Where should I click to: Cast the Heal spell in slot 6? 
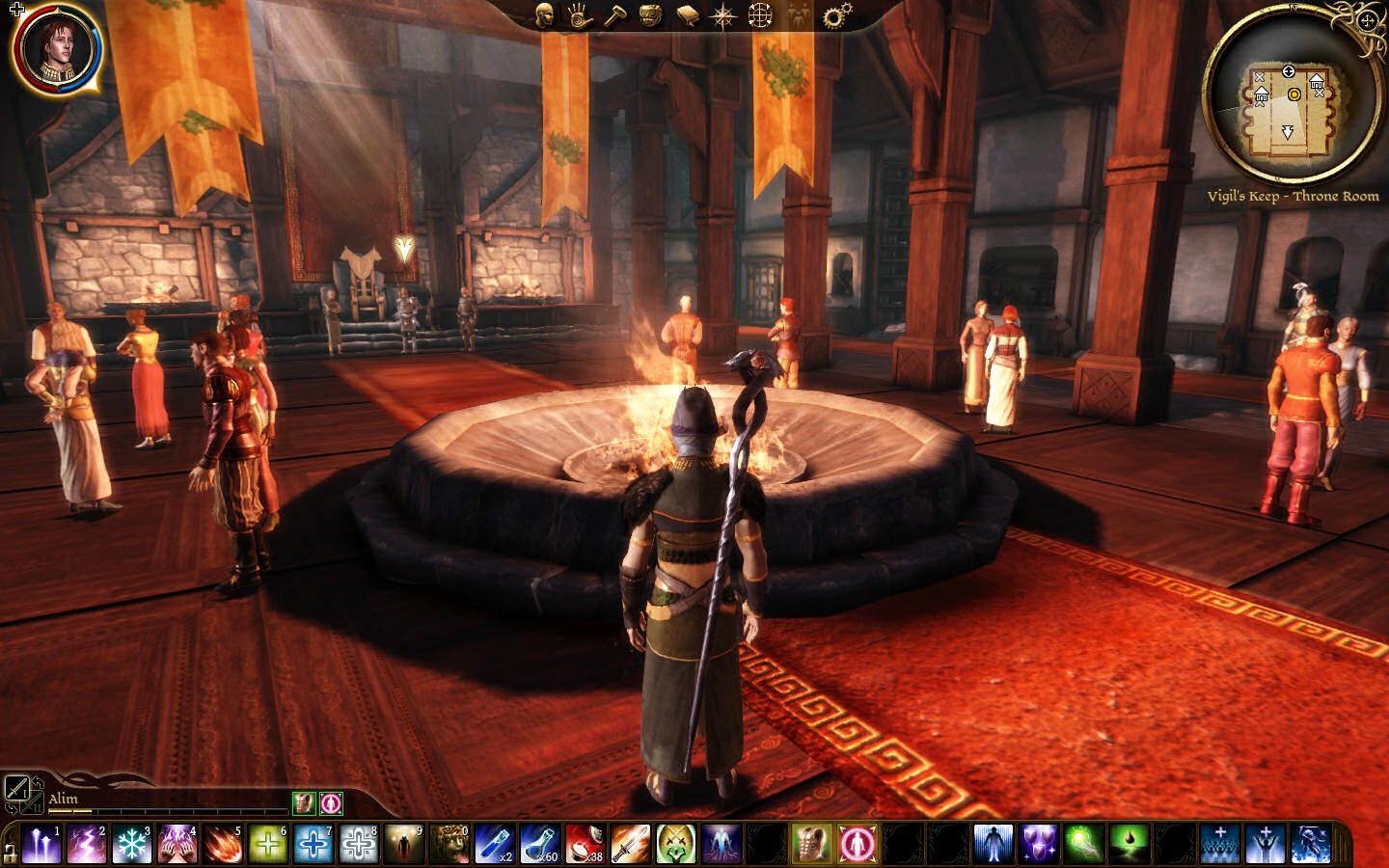(x=269, y=847)
